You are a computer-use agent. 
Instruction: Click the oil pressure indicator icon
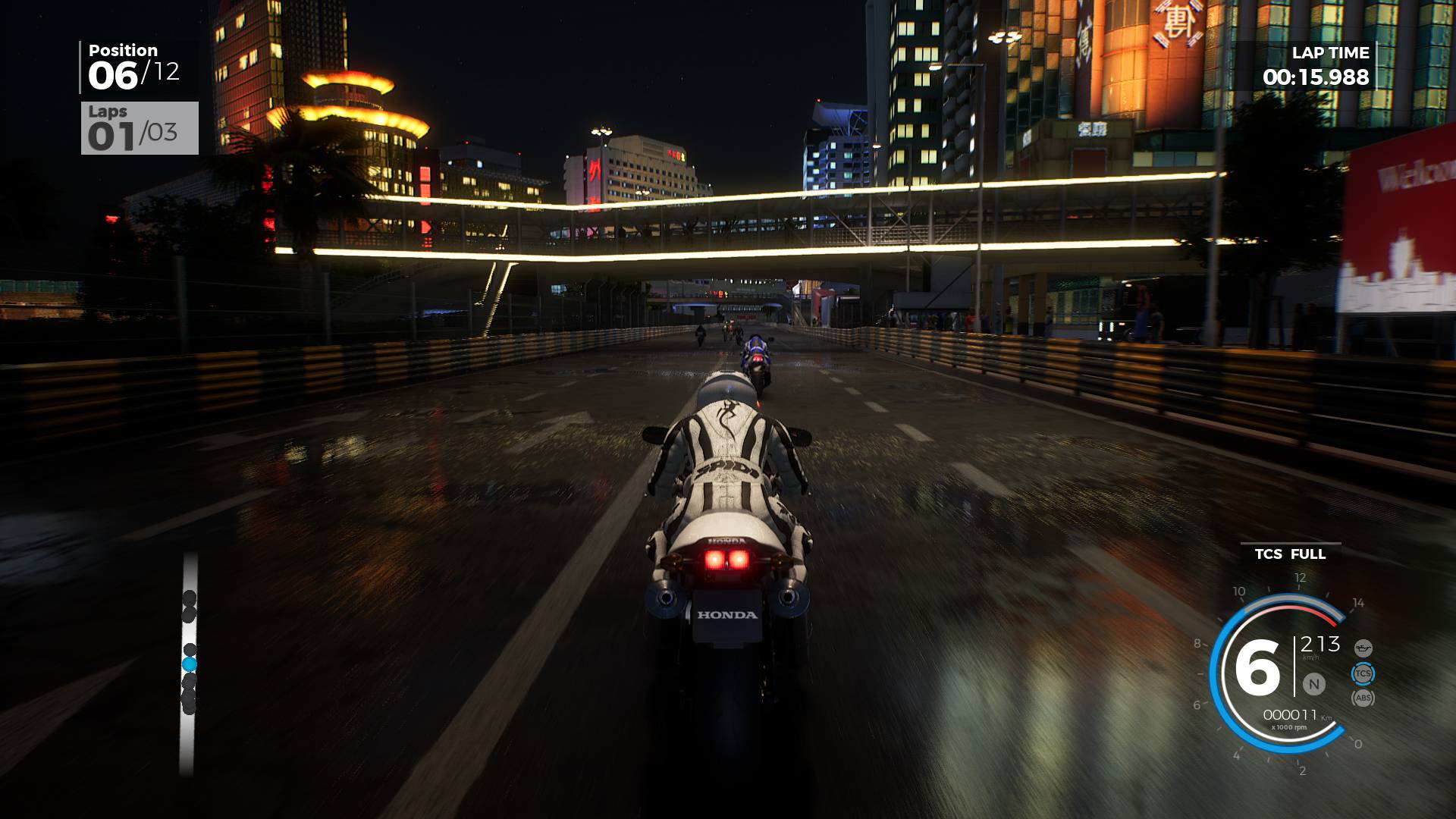point(1363,648)
